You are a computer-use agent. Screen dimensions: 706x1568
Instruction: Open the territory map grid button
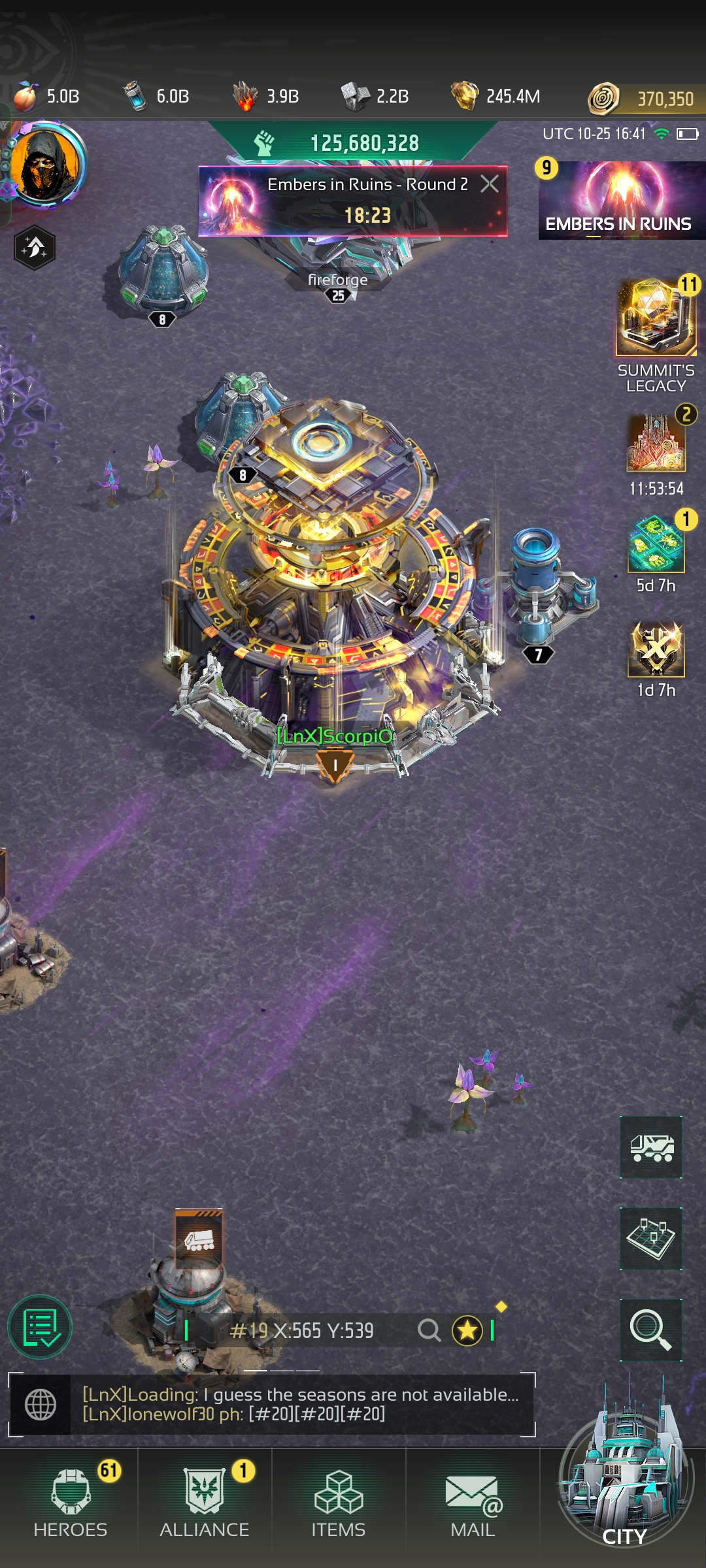[x=650, y=1239]
